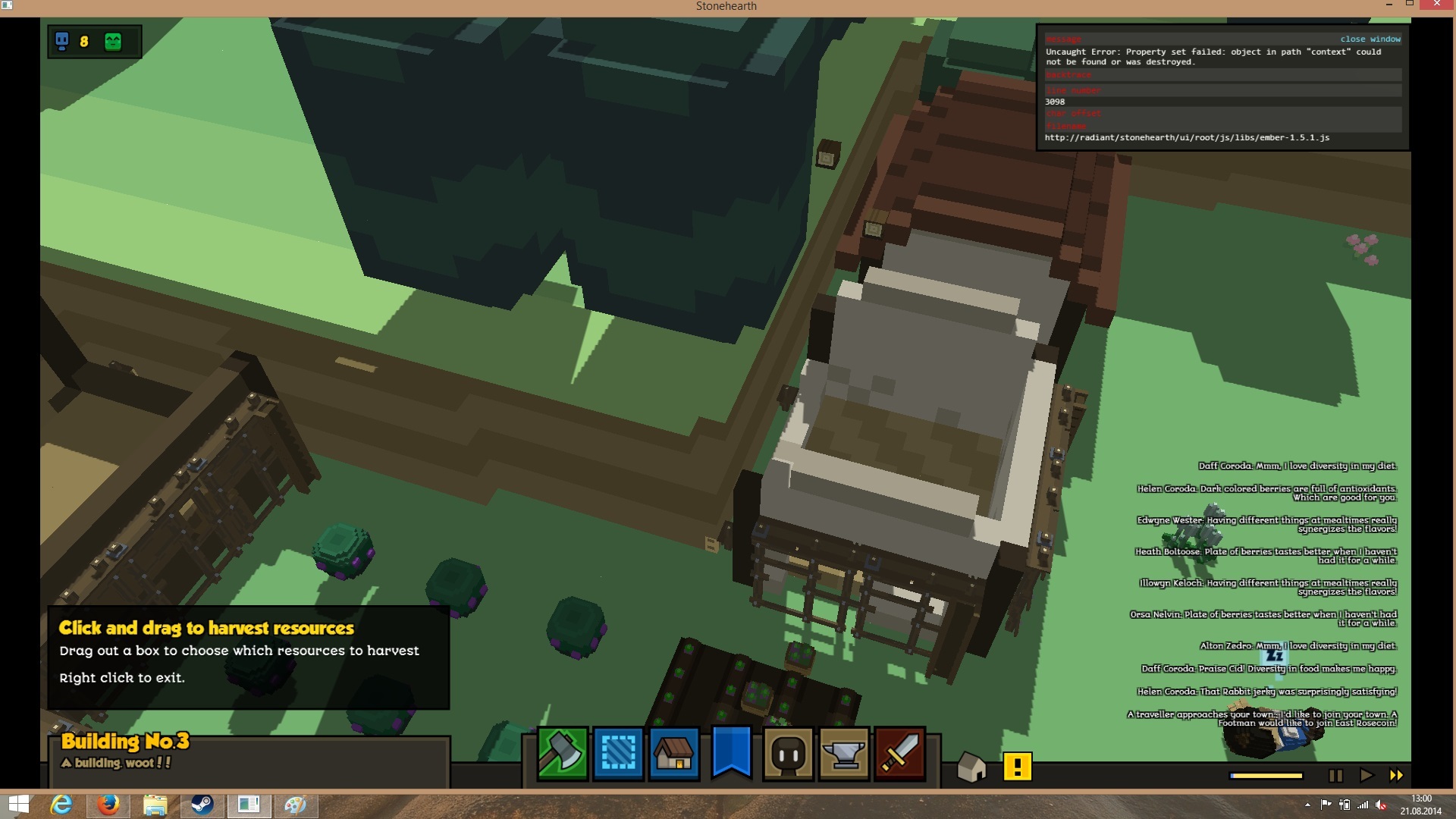Viewport: 1456px width, 819px height.
Task: Pause the game
Action: click(x=1336, y=775)
